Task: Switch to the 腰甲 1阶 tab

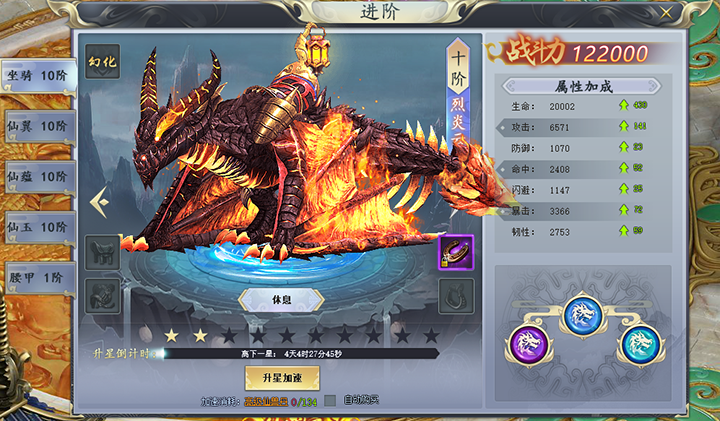Action: coord(37,278)
